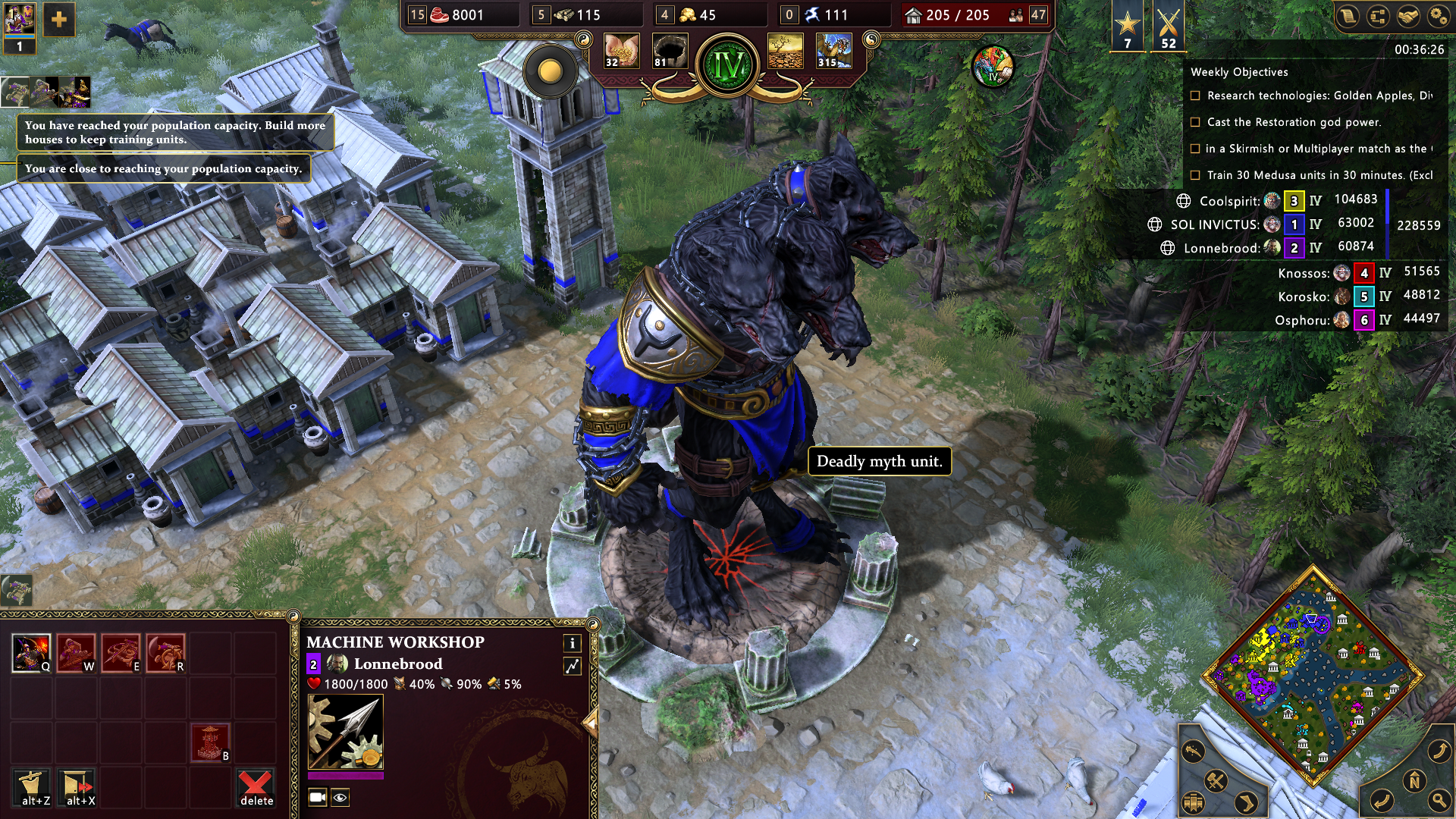The height and width of the screenshot is (819, 1456).
Task: Click the camera follow button
Action: click(318, 797)
